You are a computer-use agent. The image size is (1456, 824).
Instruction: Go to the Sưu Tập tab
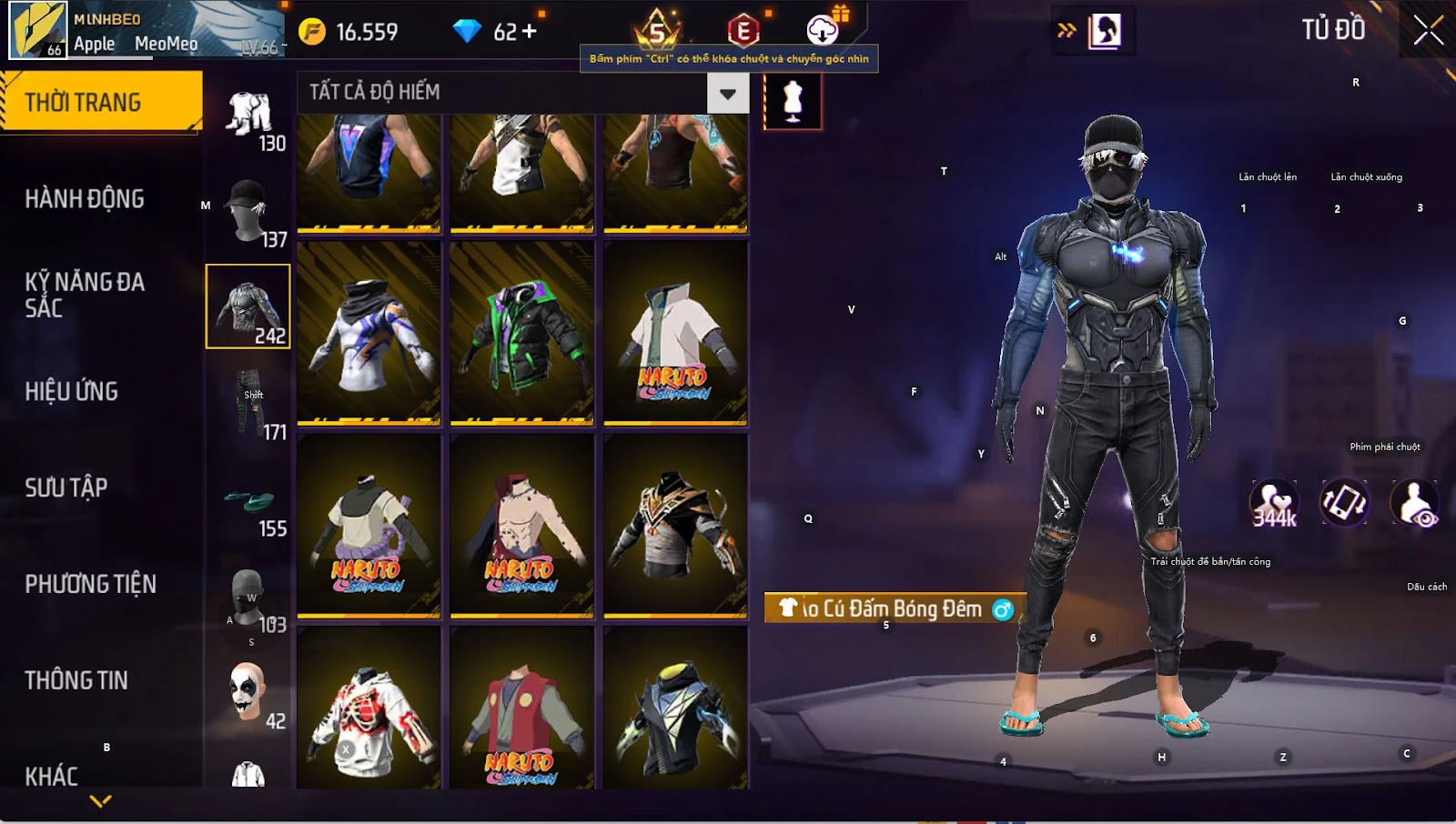tap(66, 487)
